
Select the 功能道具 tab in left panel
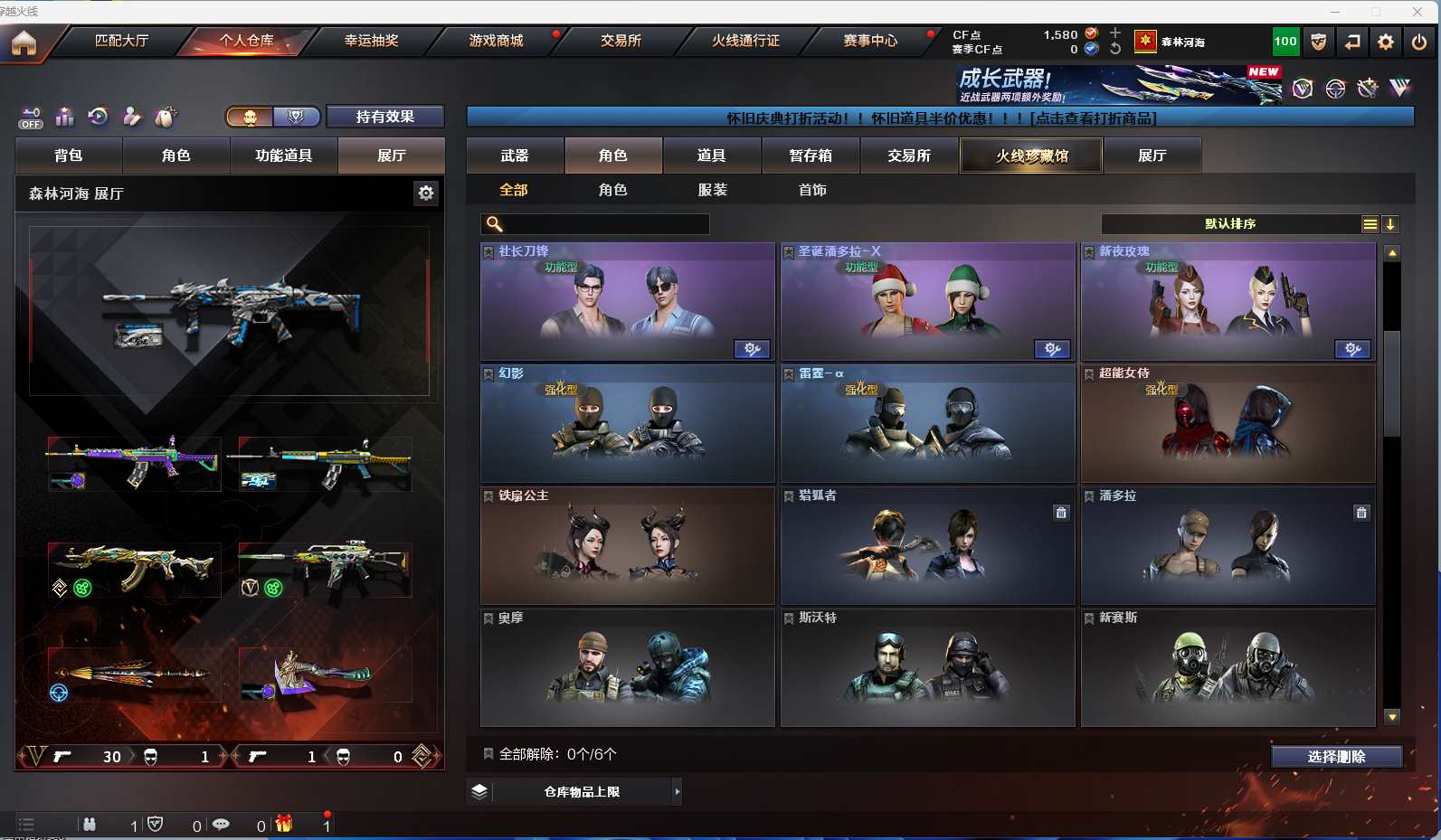[283, 156]
